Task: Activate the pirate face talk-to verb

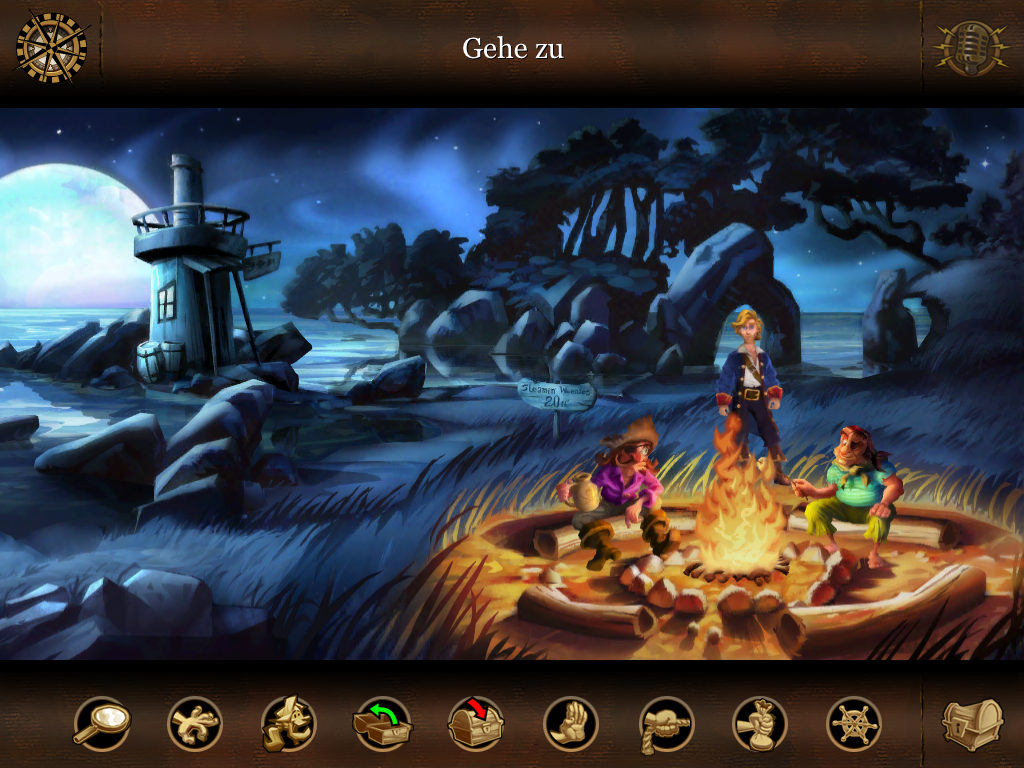Action: tap(289, 723)
